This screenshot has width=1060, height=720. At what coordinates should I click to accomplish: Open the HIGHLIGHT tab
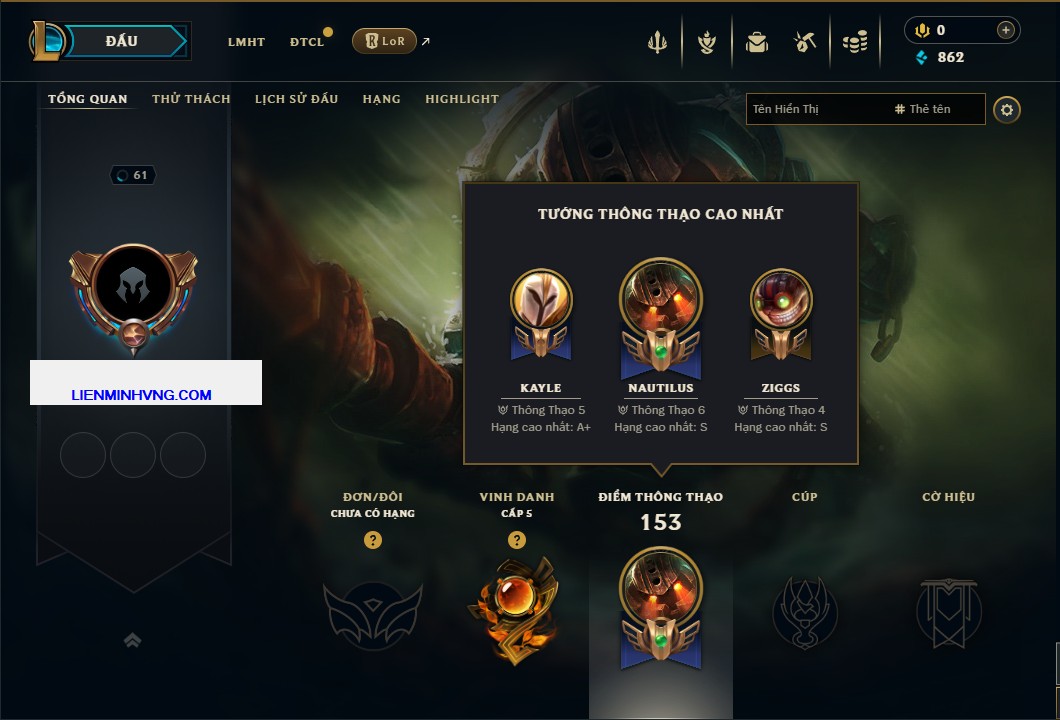462,99
